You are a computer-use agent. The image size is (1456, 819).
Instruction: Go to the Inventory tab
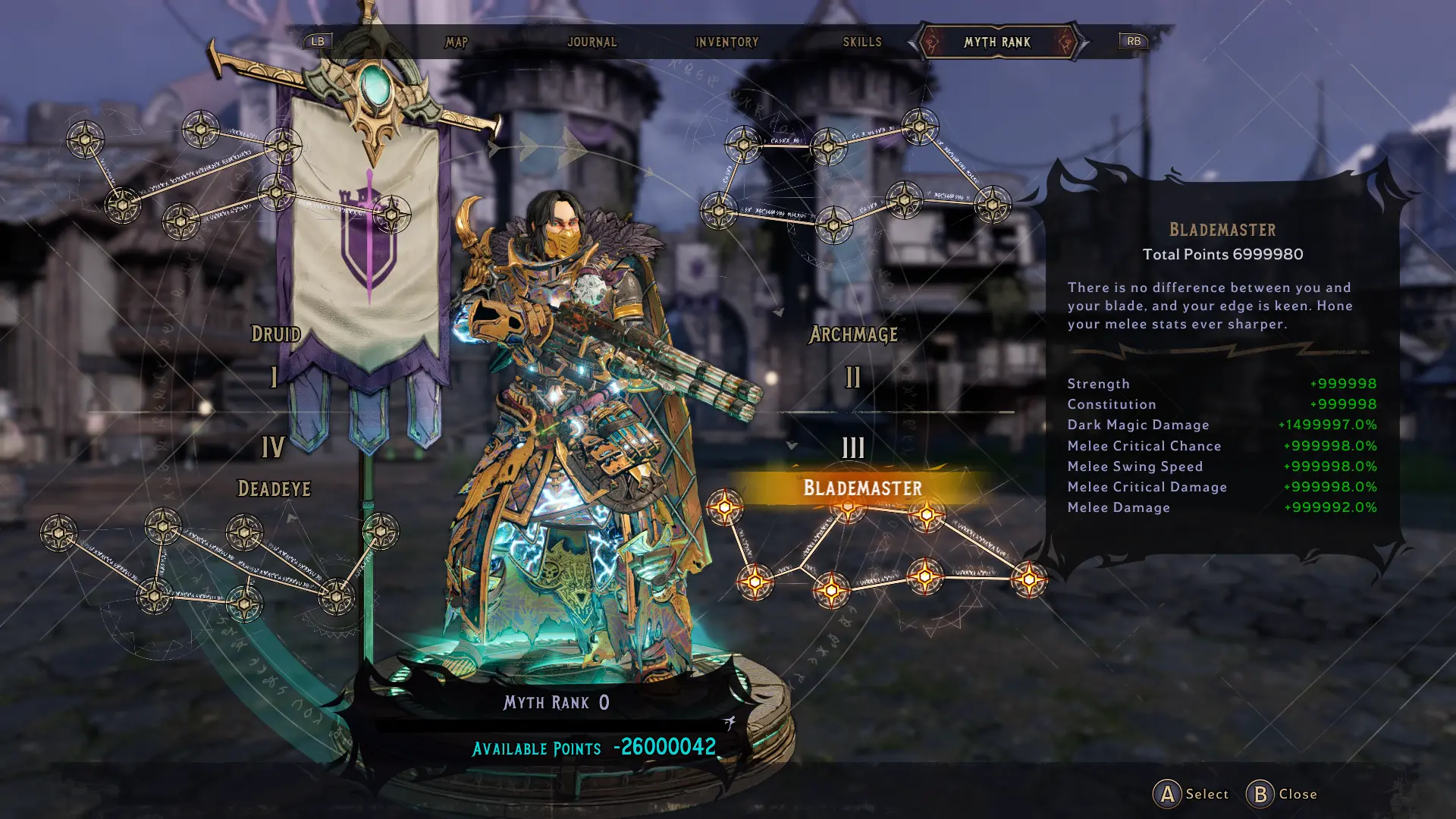click(726, 42)
